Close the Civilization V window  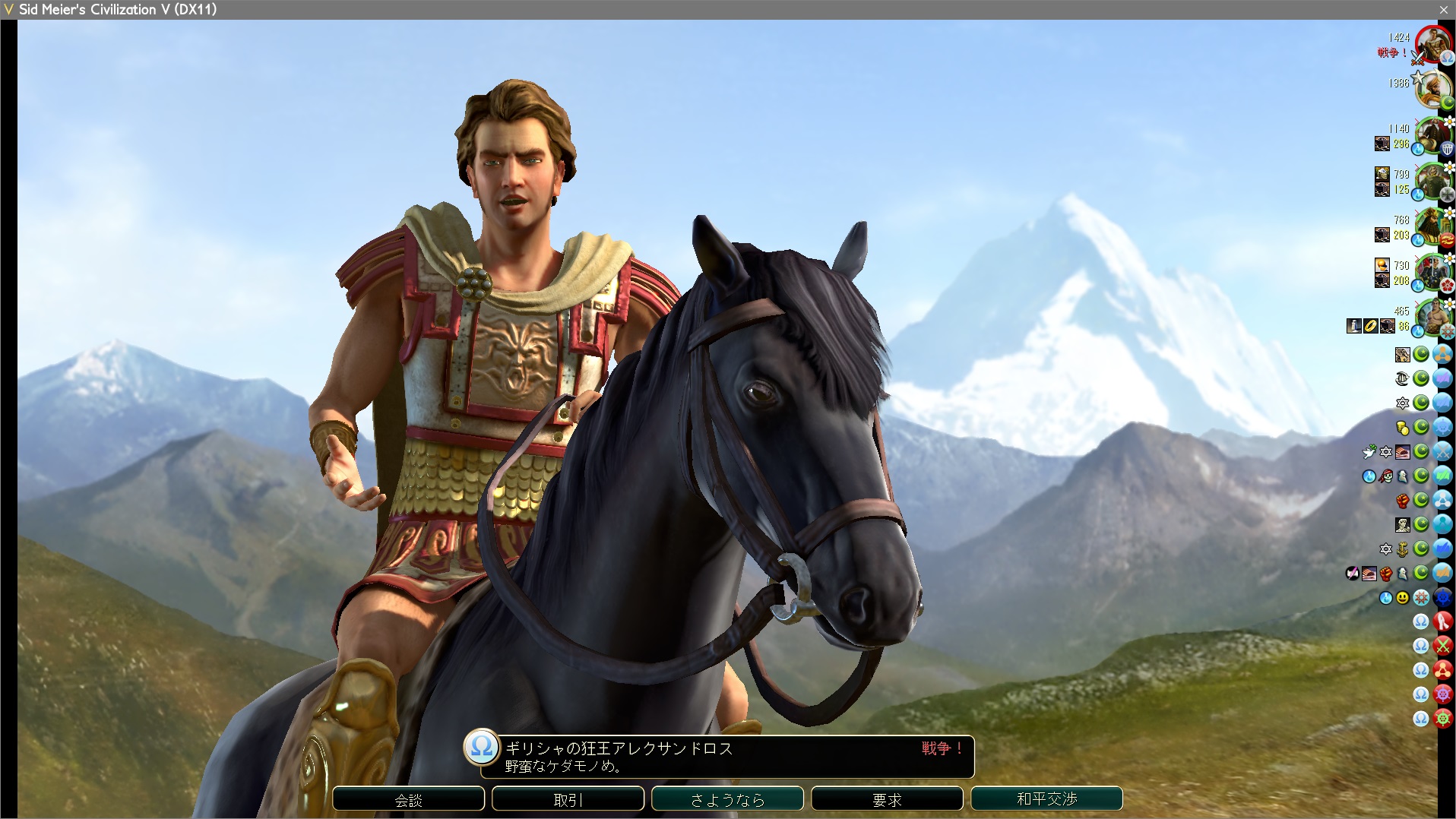coord(1443,9)
